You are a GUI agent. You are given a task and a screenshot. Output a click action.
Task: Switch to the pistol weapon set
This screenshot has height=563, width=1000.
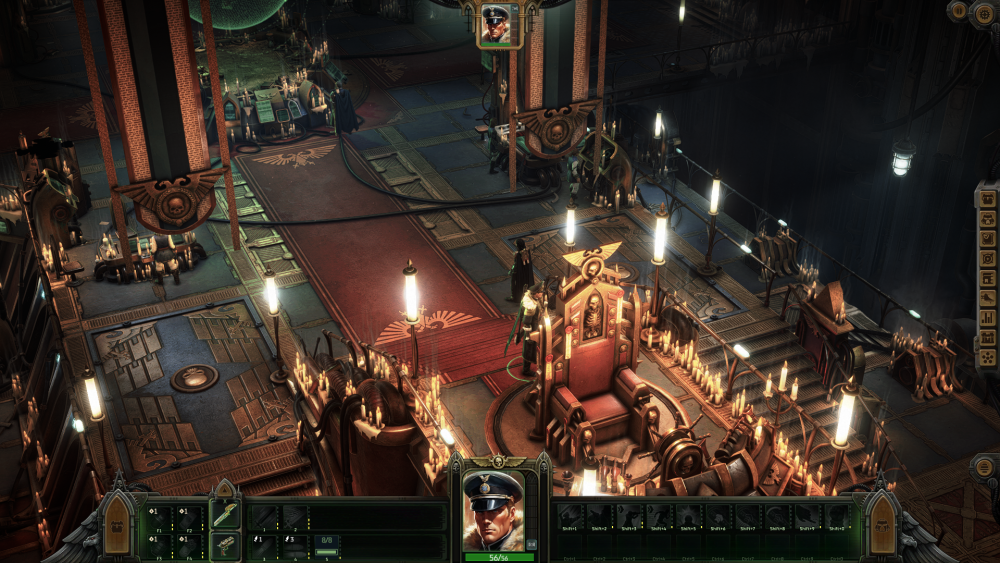point(225,545)
